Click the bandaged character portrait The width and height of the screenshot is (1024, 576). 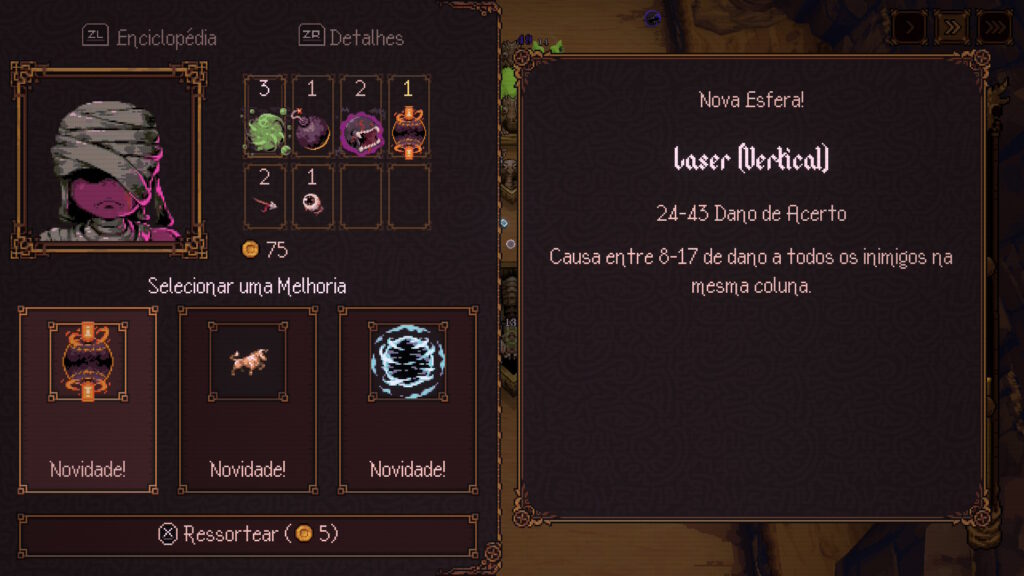click(109, 159)
